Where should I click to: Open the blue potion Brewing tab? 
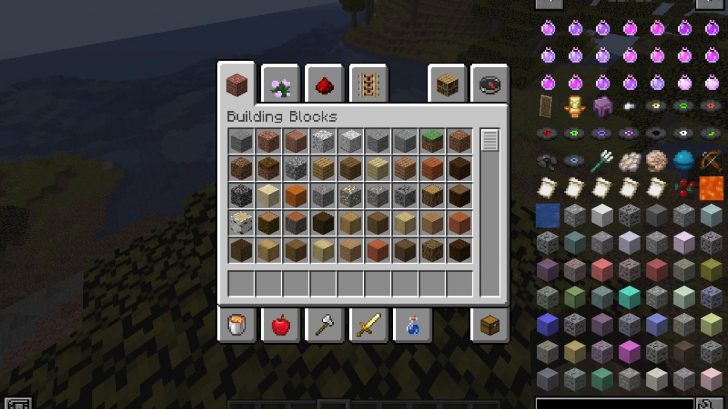point(409,325)
